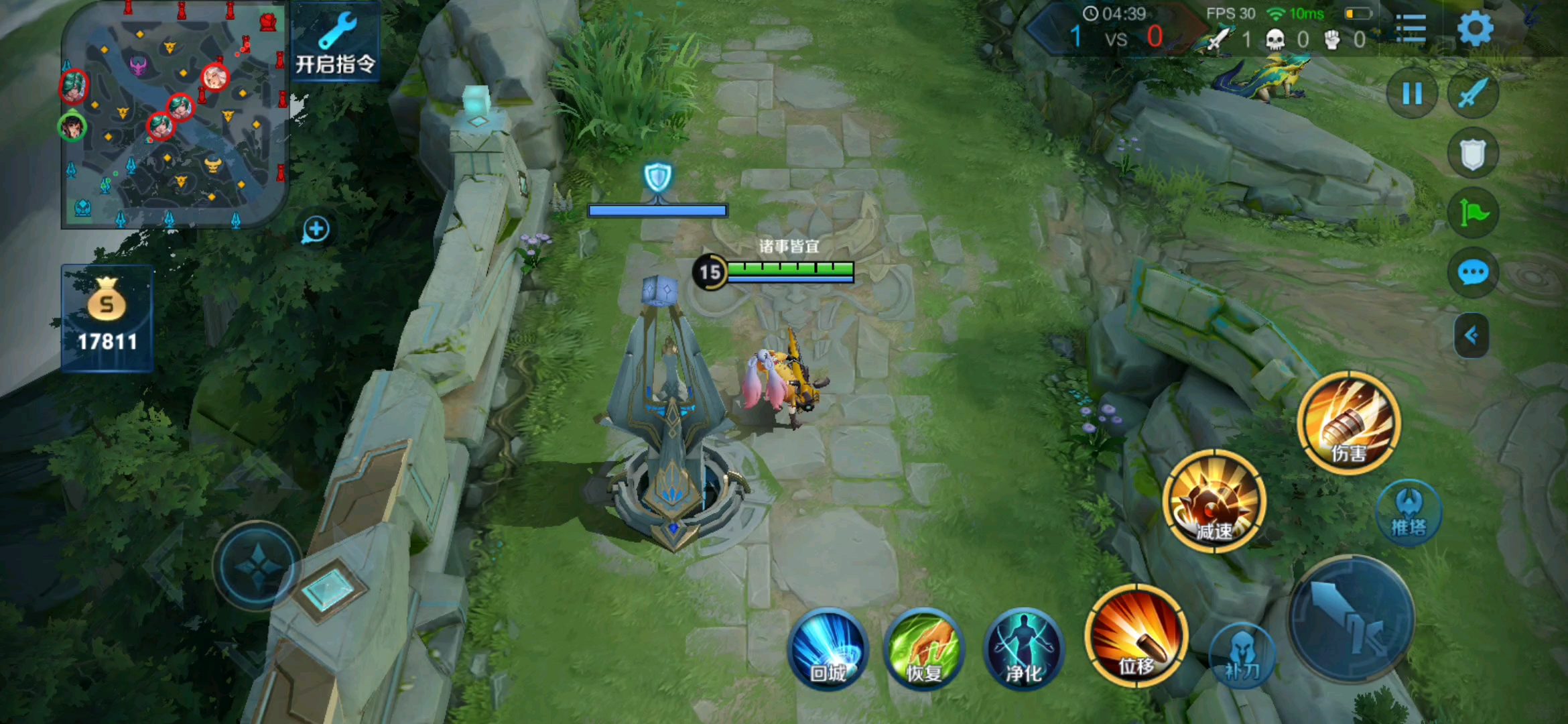
Task: Send the sword attack signal
Action: (1472, 93)
